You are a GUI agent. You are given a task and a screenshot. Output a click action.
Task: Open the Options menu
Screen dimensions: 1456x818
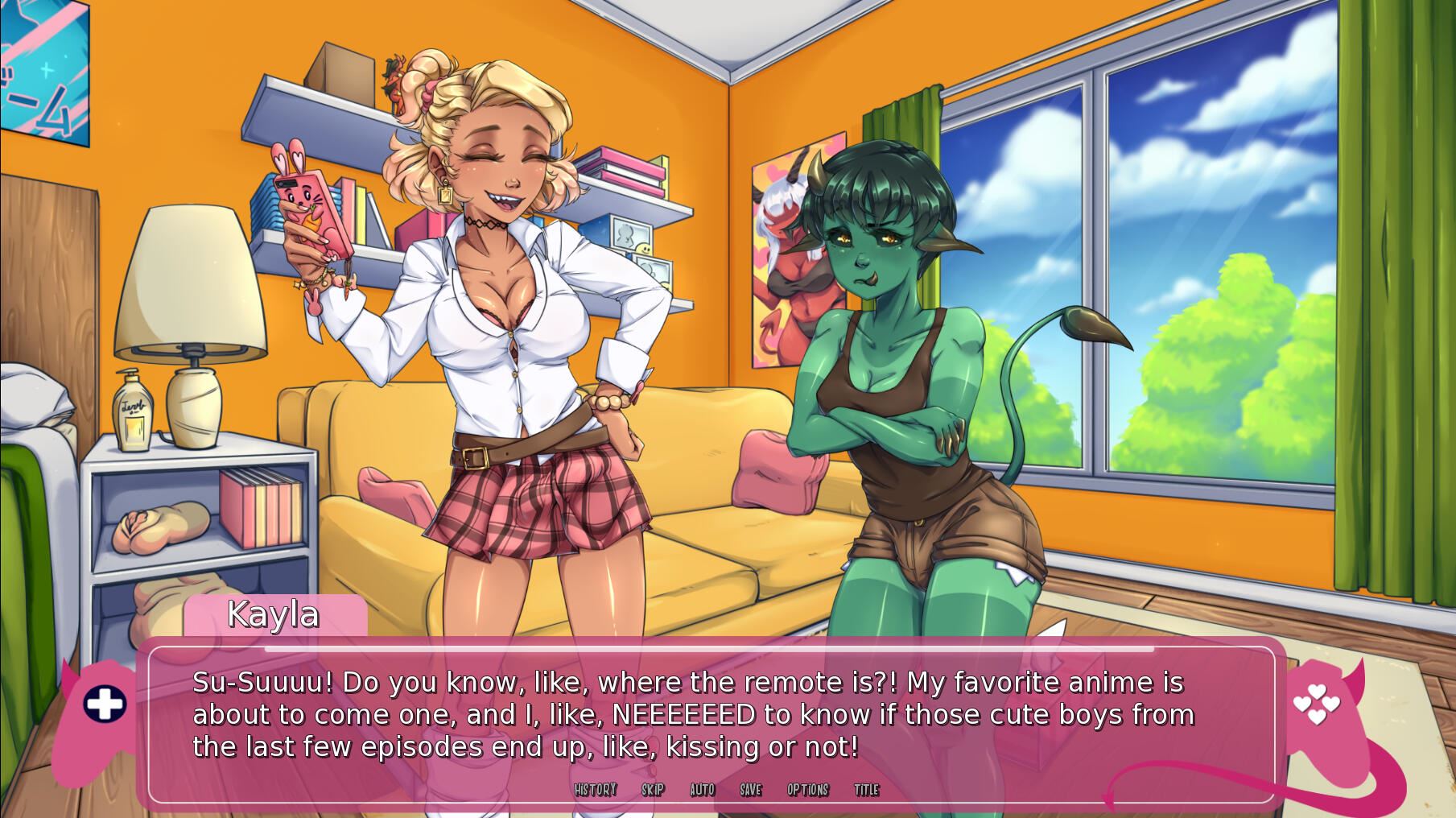808,790
